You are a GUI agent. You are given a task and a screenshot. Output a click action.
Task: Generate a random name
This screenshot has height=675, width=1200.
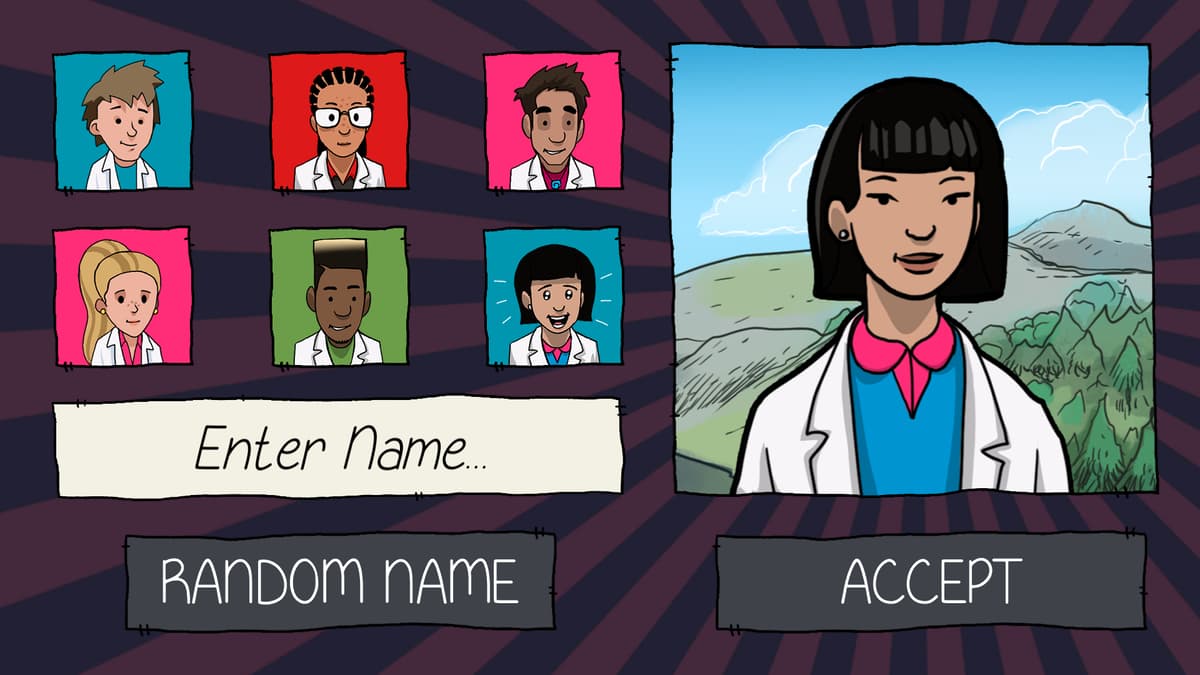[340, 581]
